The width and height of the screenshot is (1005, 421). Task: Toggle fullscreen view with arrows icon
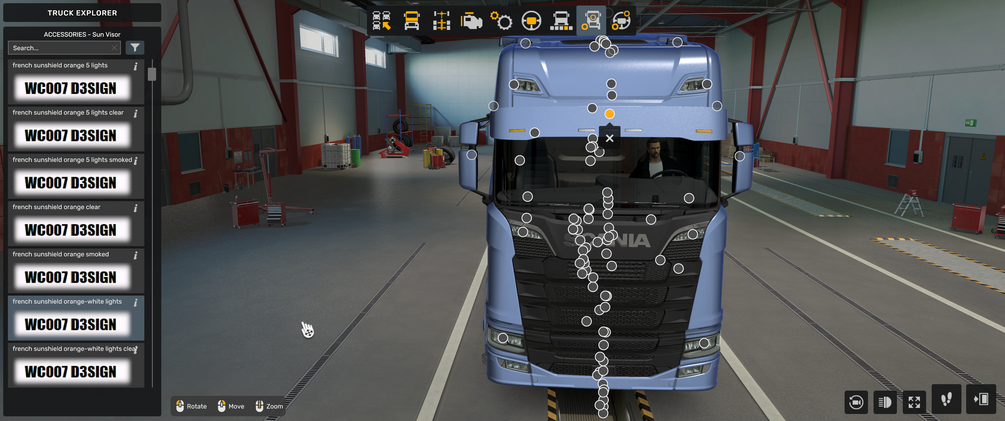(914, 401)
